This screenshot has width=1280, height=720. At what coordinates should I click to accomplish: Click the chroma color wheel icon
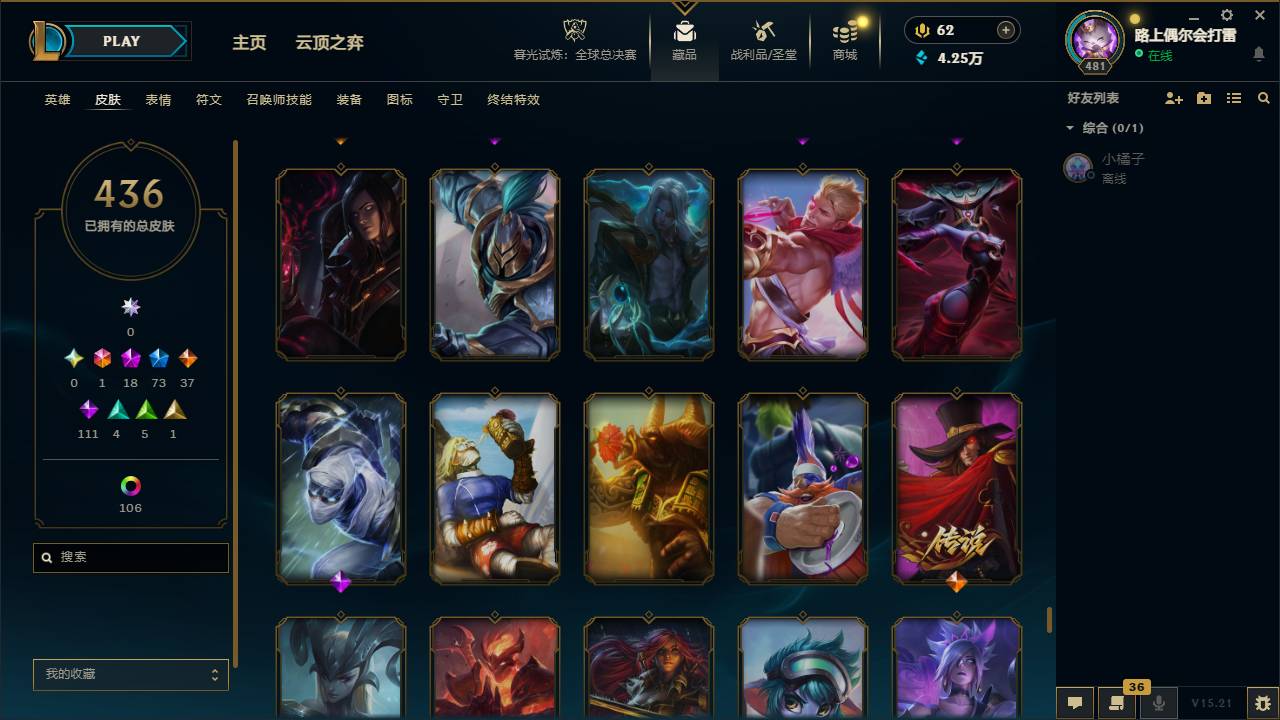point(130,487)
